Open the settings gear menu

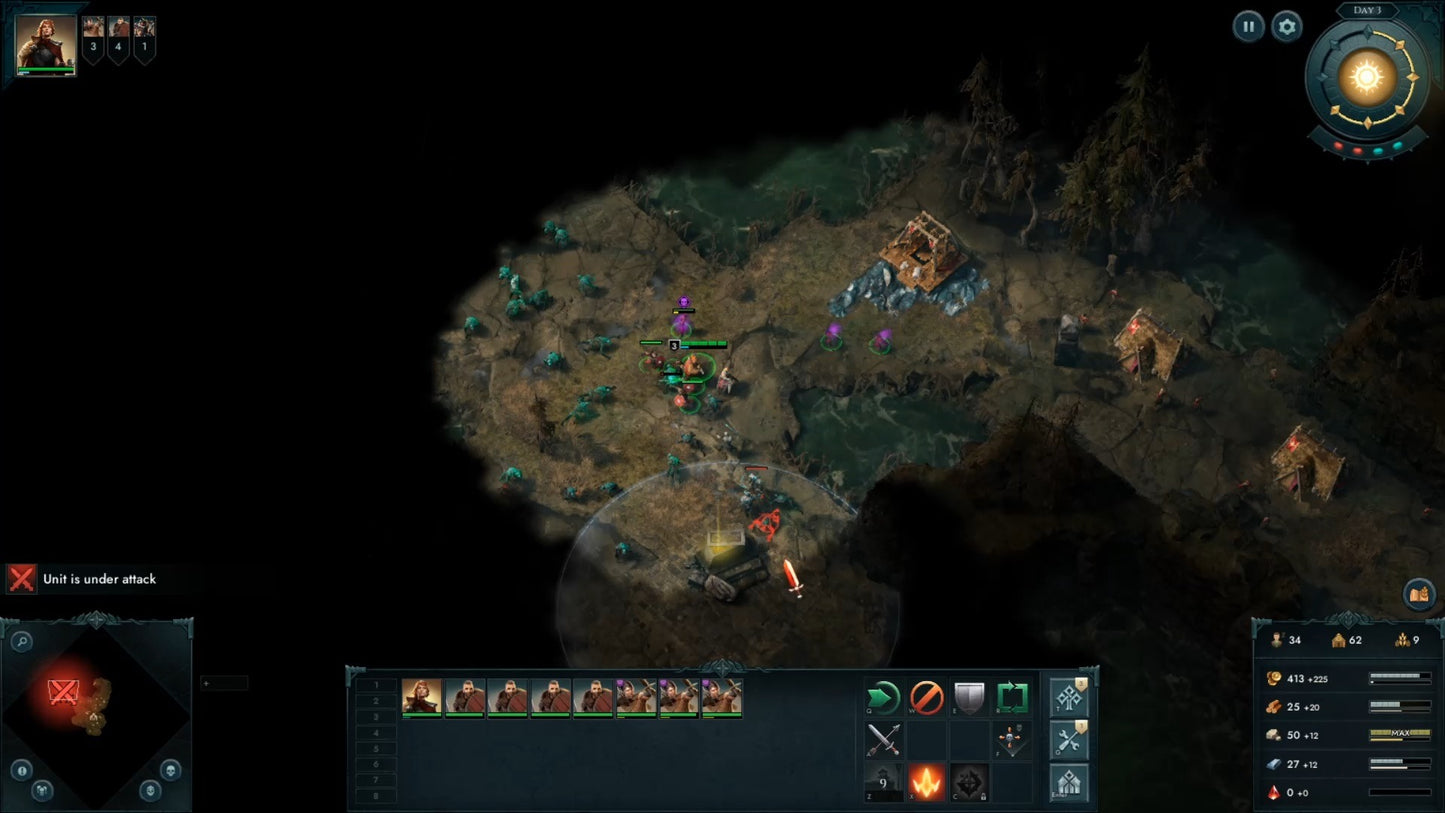[x=1288, y=27]
